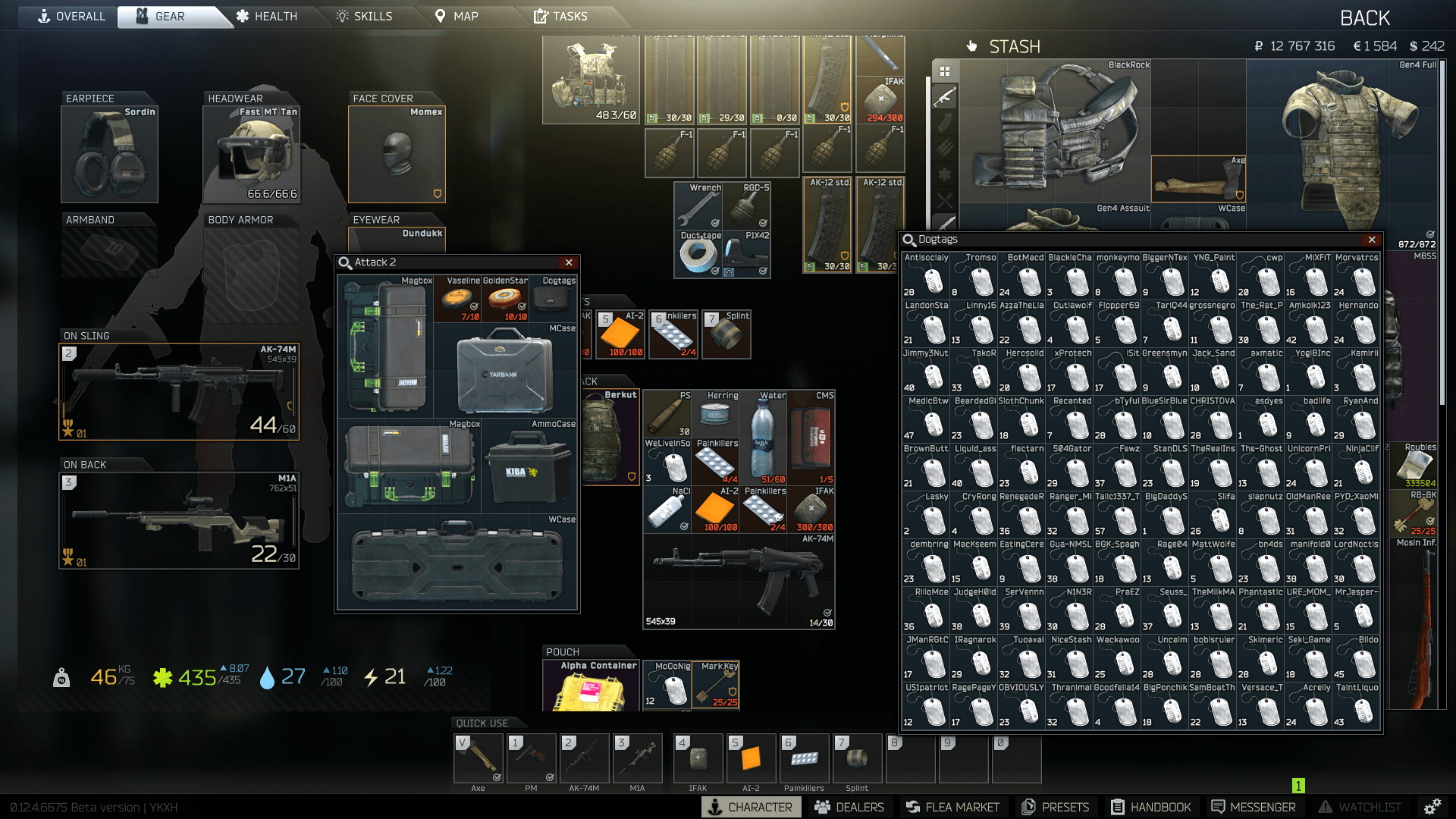
Task: Select the CHARACTER screen button
Action: [750, 807]
